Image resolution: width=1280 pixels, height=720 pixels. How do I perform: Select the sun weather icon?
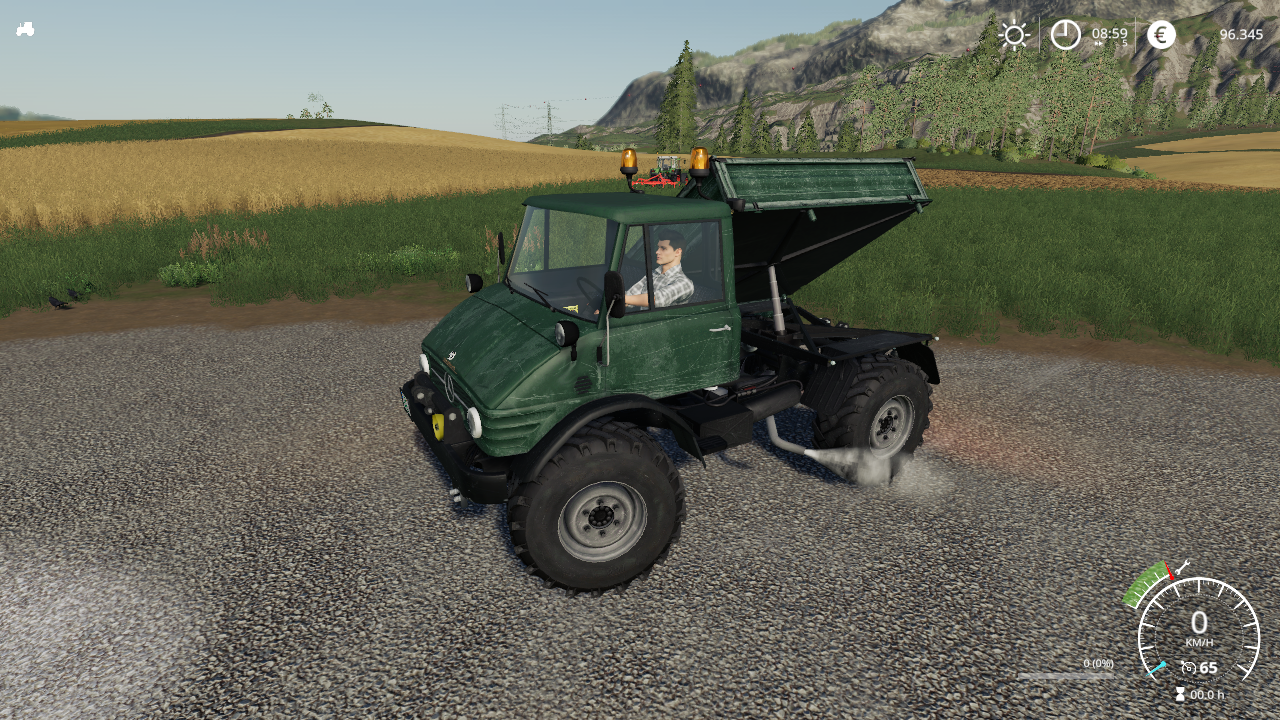point(1014,35)
